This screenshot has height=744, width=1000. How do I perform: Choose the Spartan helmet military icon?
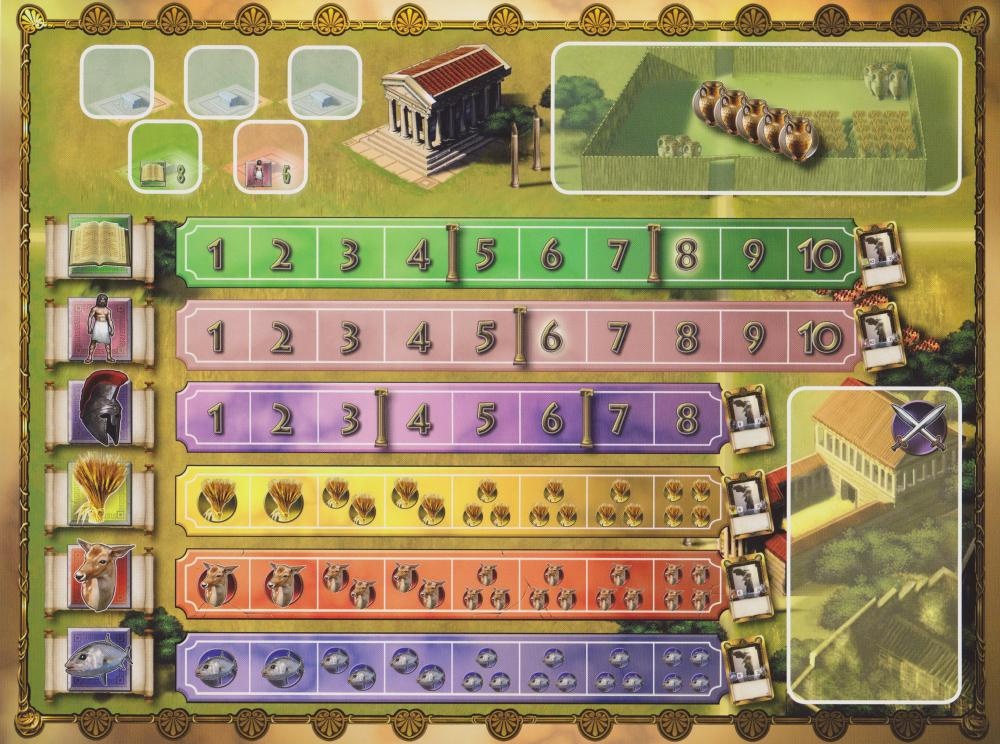coord(100,416)
